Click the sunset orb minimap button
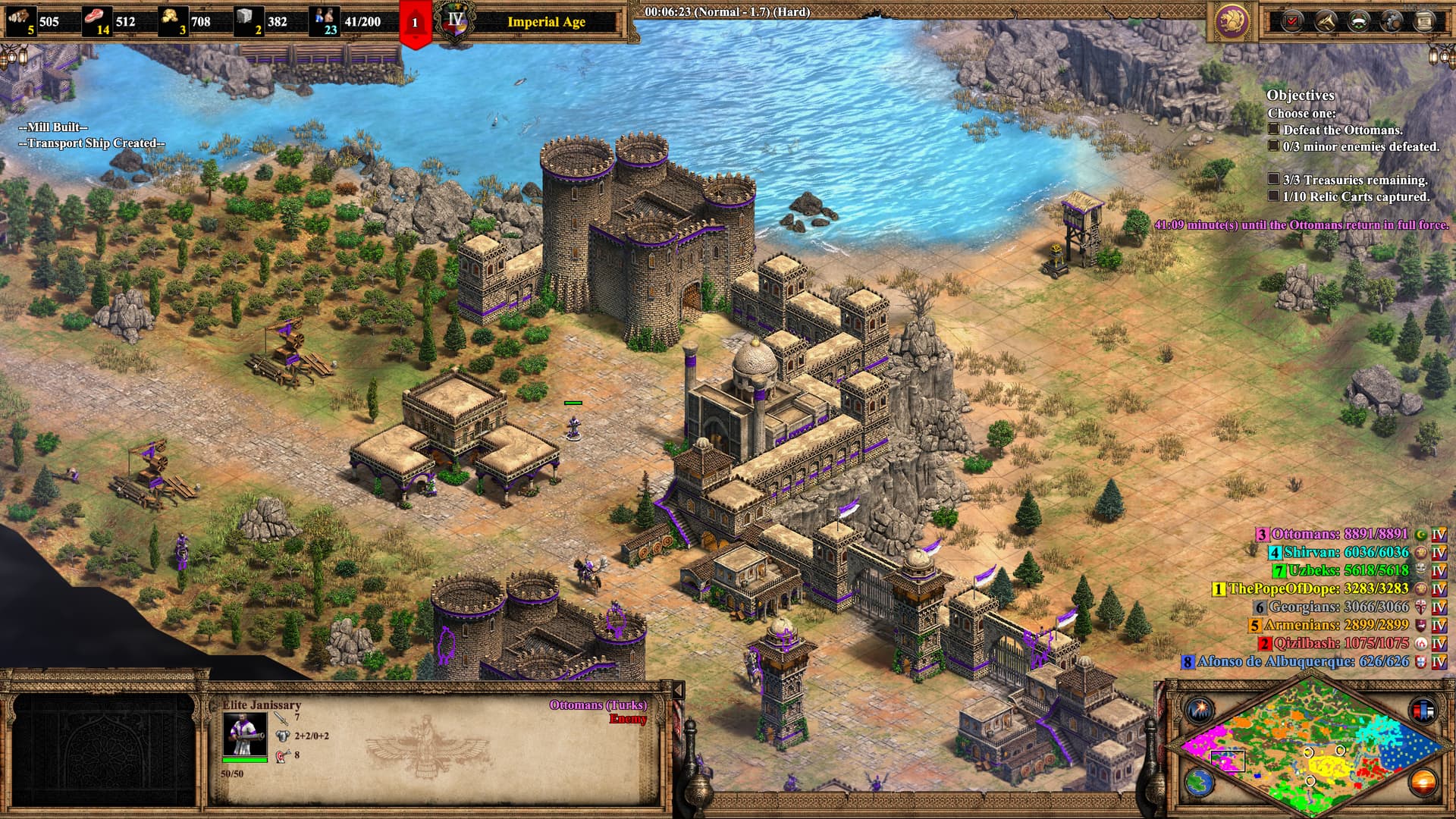 (x=1423, y=783)
